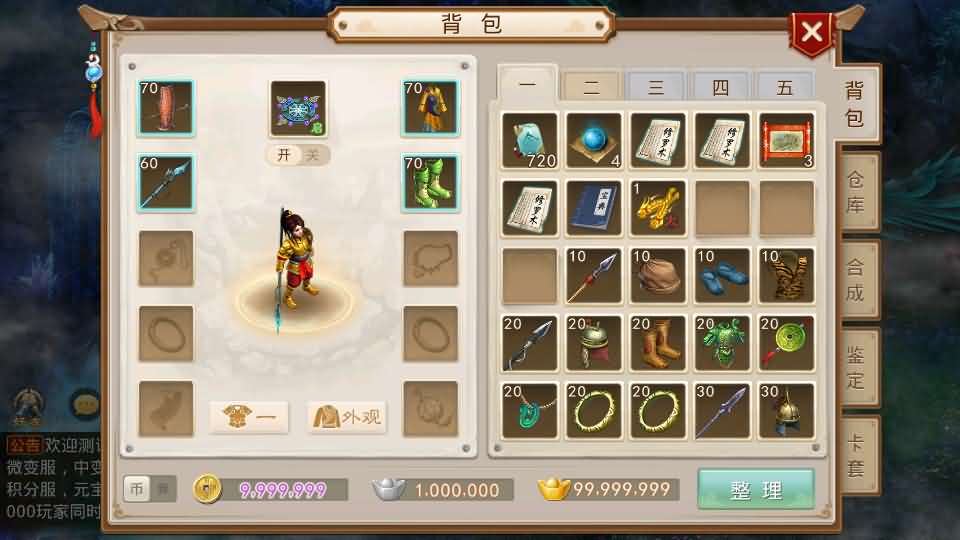Close the backpack window

pyautogui.click(x=811, y=33)
